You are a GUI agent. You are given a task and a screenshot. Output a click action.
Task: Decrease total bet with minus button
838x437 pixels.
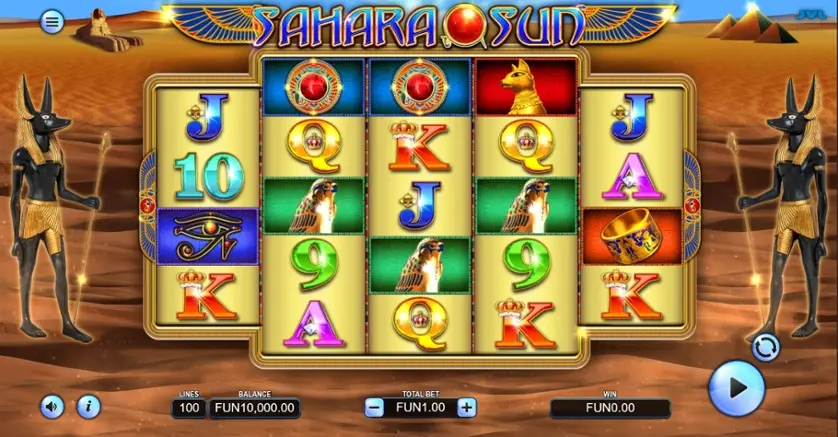tap(374, 407)
